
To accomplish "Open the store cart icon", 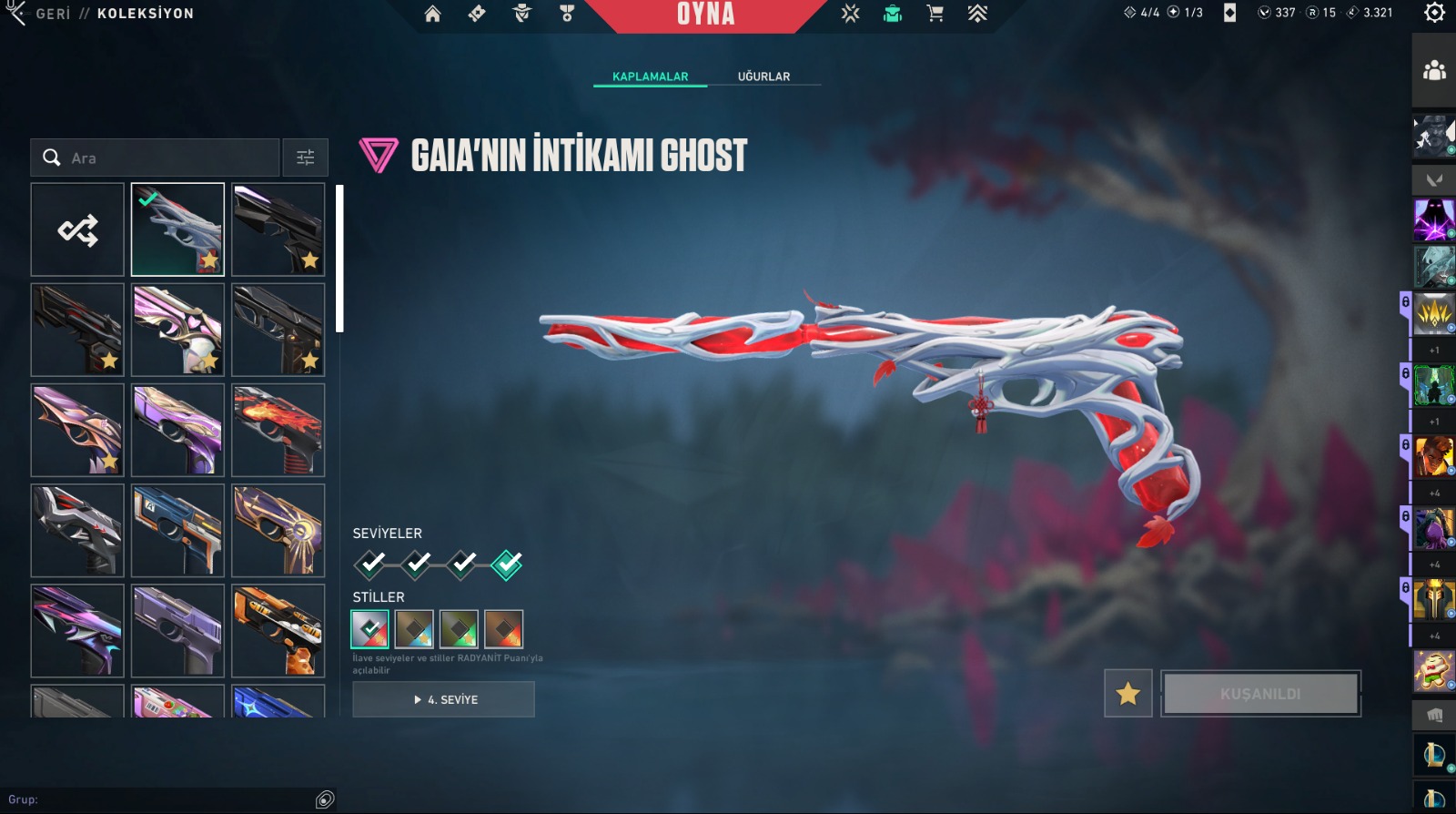I will tap(935, 14).
